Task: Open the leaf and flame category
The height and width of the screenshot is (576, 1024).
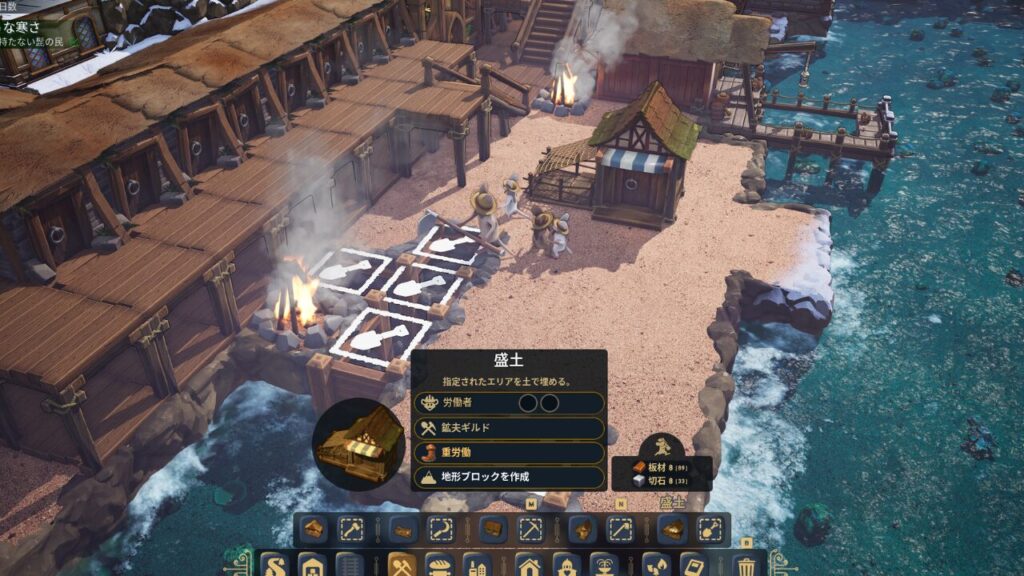Action: (654, 566)
